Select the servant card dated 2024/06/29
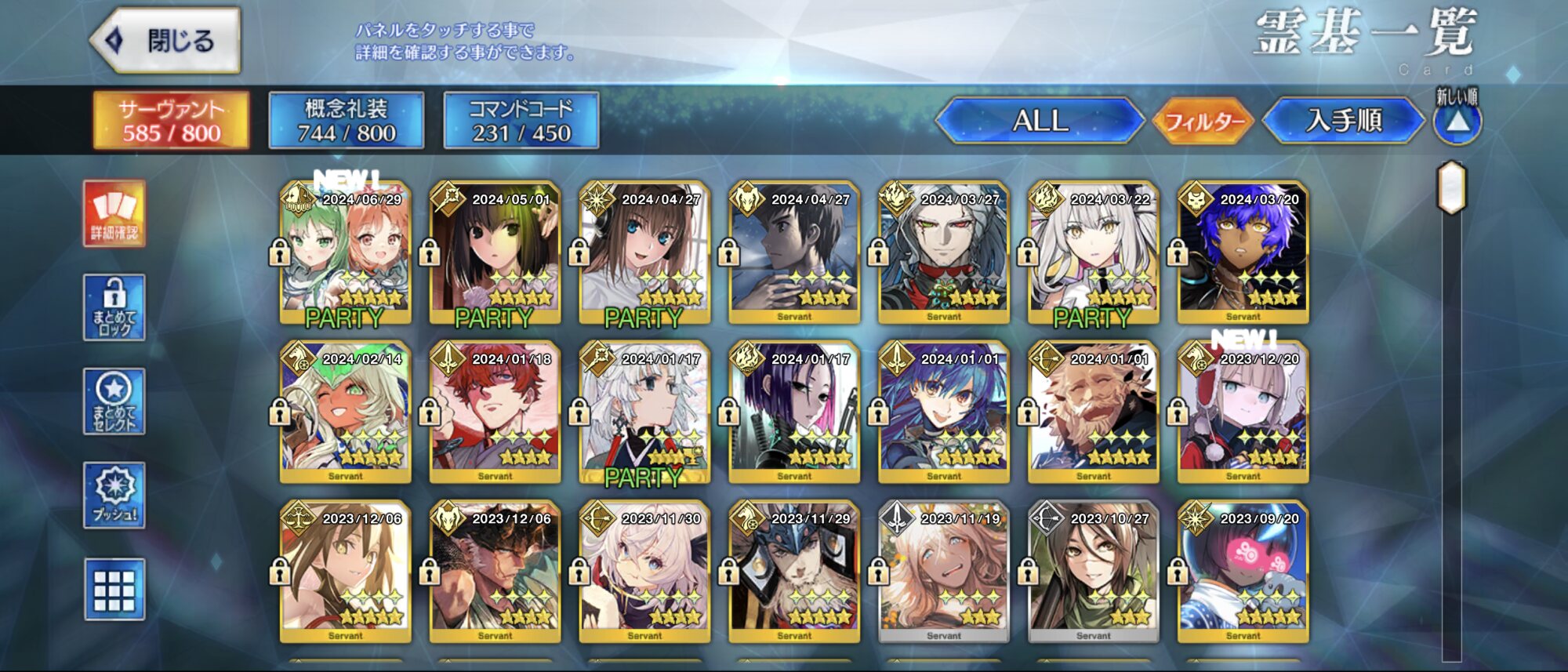This screenshot has height=672, width=1568. point(345,252)
